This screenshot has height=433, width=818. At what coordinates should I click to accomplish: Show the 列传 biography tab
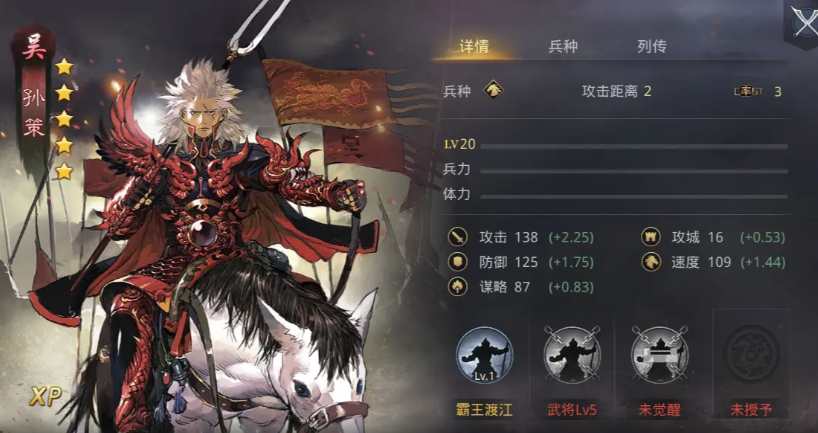[x=651, y=47]
